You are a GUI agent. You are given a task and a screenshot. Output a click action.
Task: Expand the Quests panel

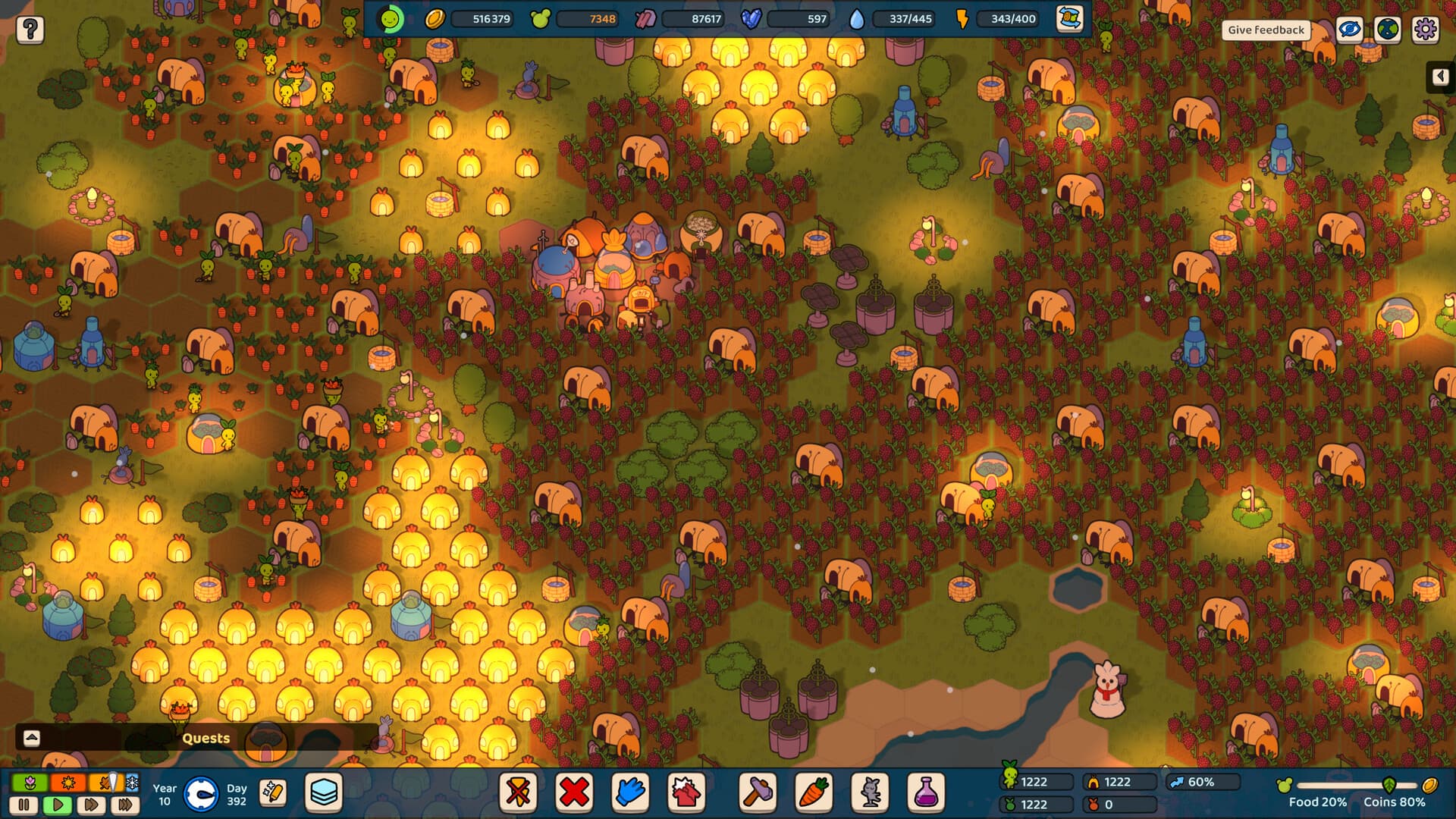pos(30,737)
